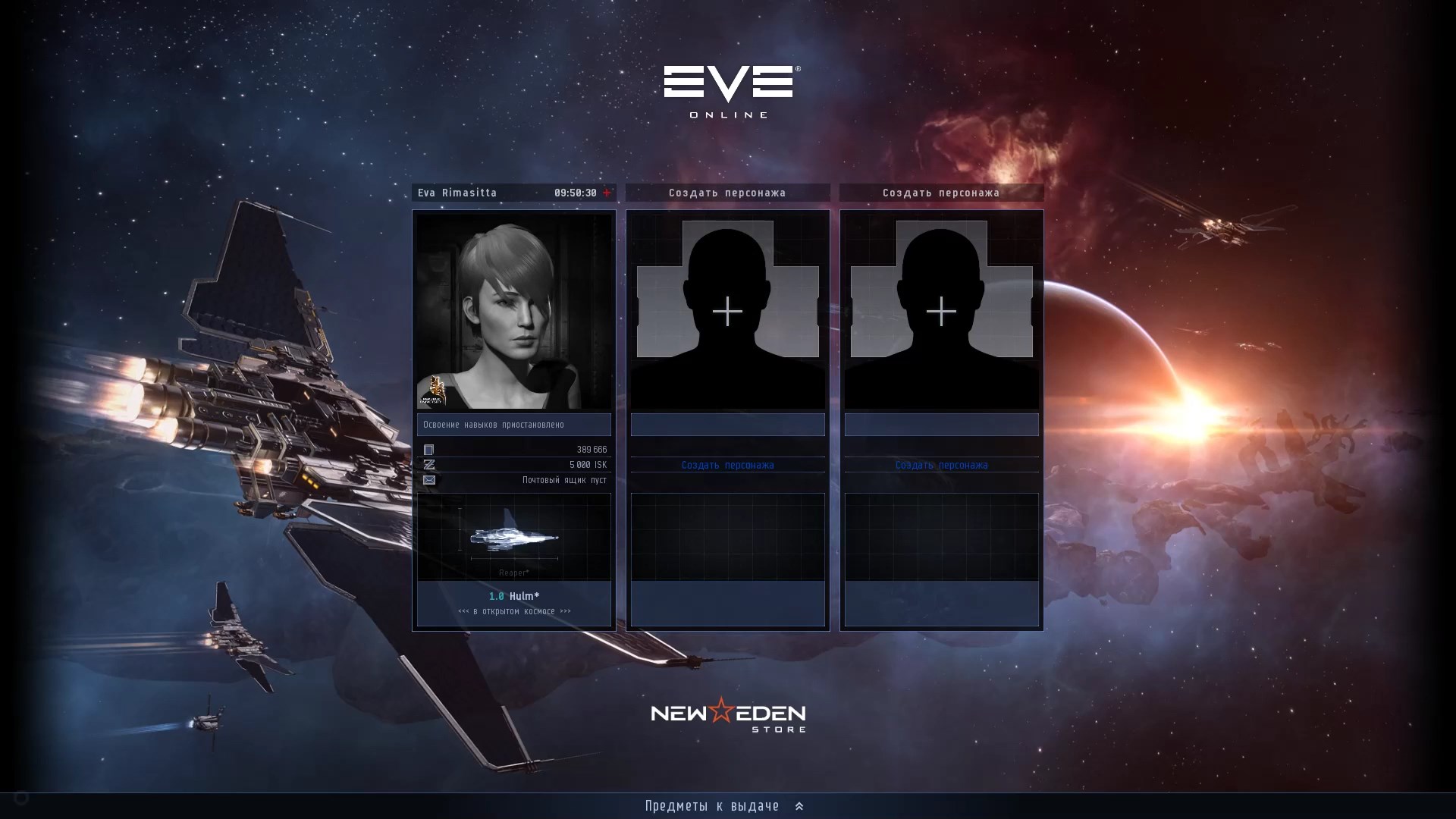Screen dimensions: 1456x819
Task: Click the Eva Rimasitta character portrait
Action: point(514,311)
